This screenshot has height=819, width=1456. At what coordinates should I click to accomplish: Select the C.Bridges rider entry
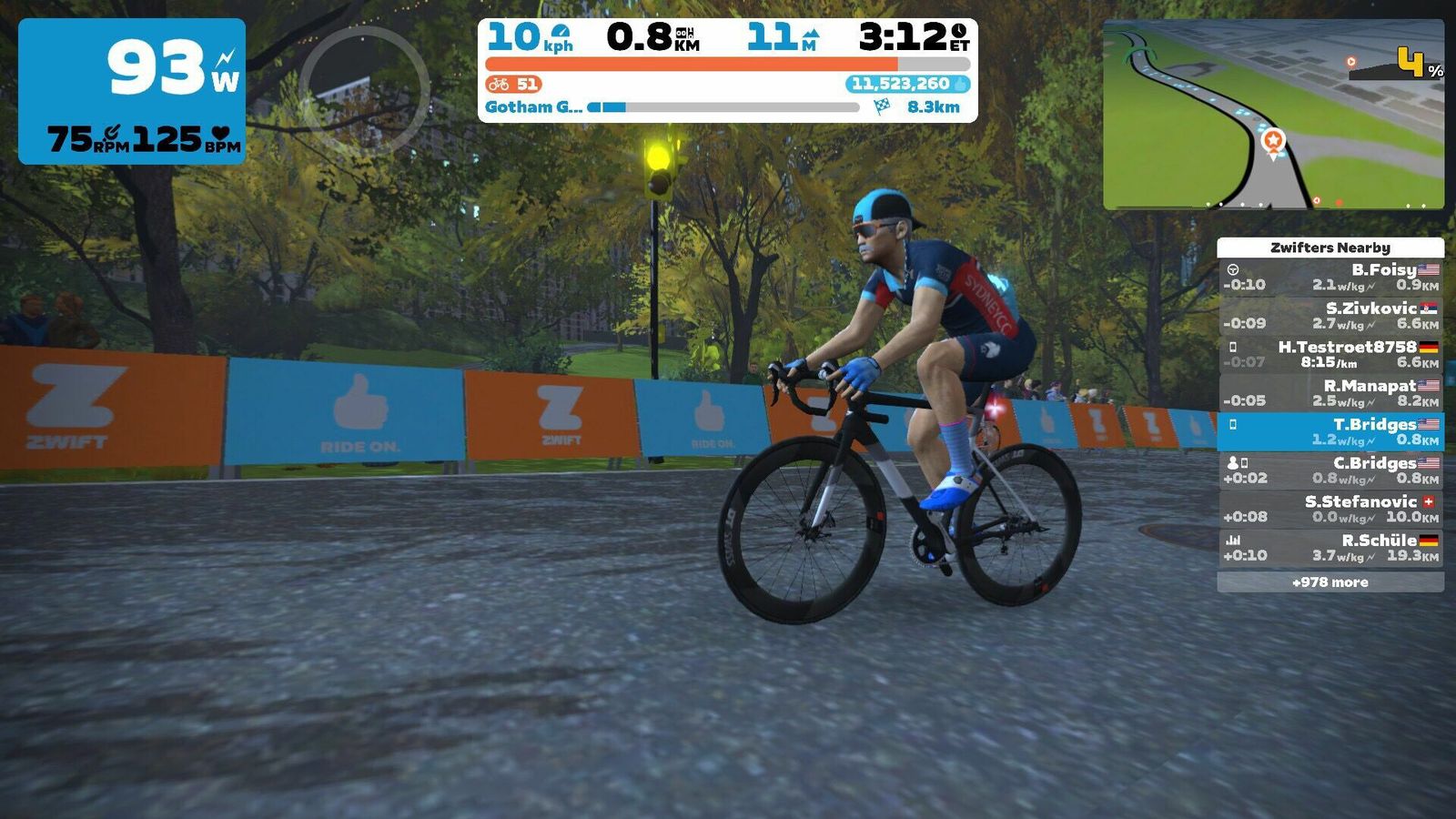pyautogui.click(x=1330, y=470)
